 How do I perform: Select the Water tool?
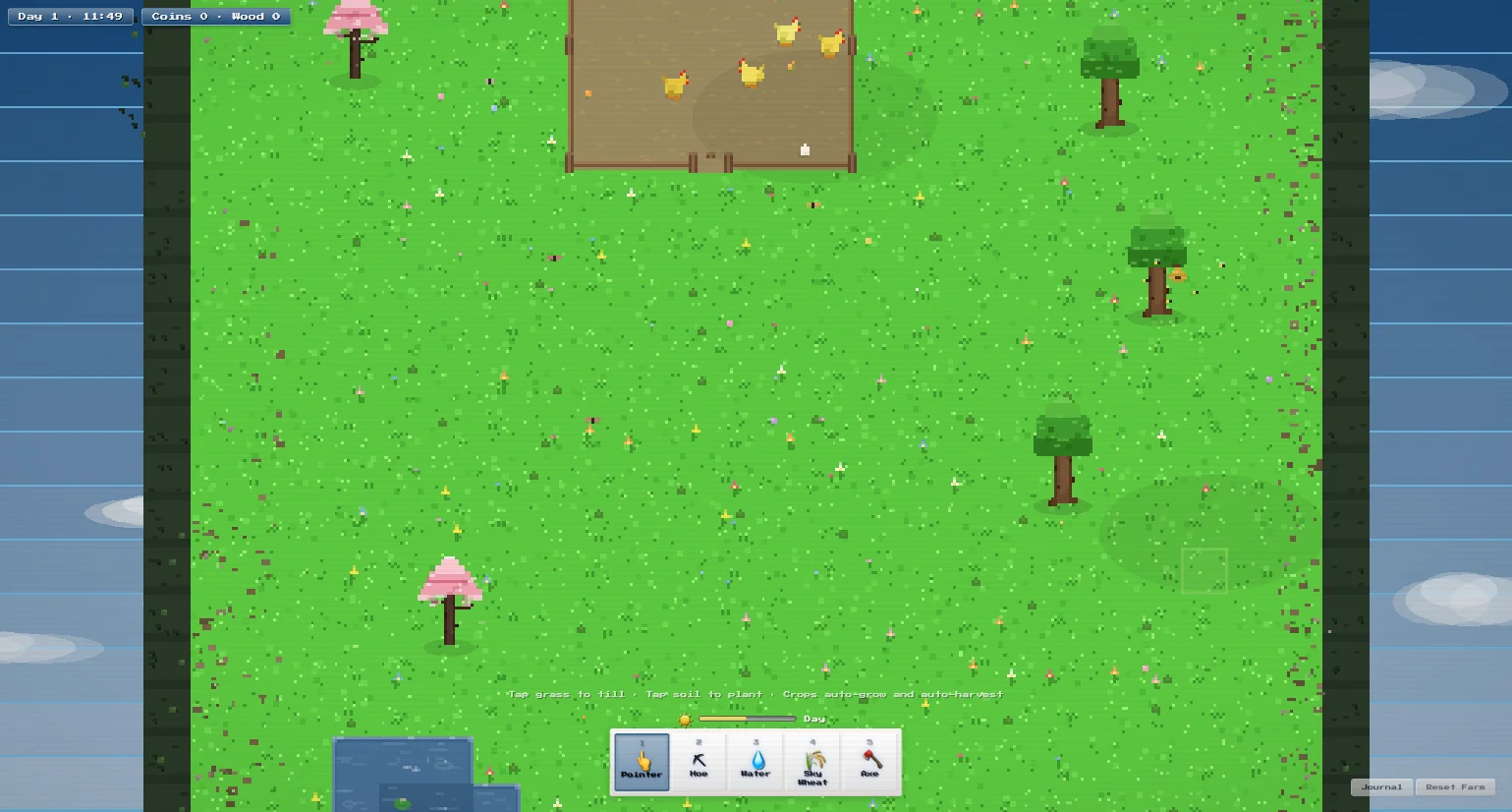coord(755,762)
